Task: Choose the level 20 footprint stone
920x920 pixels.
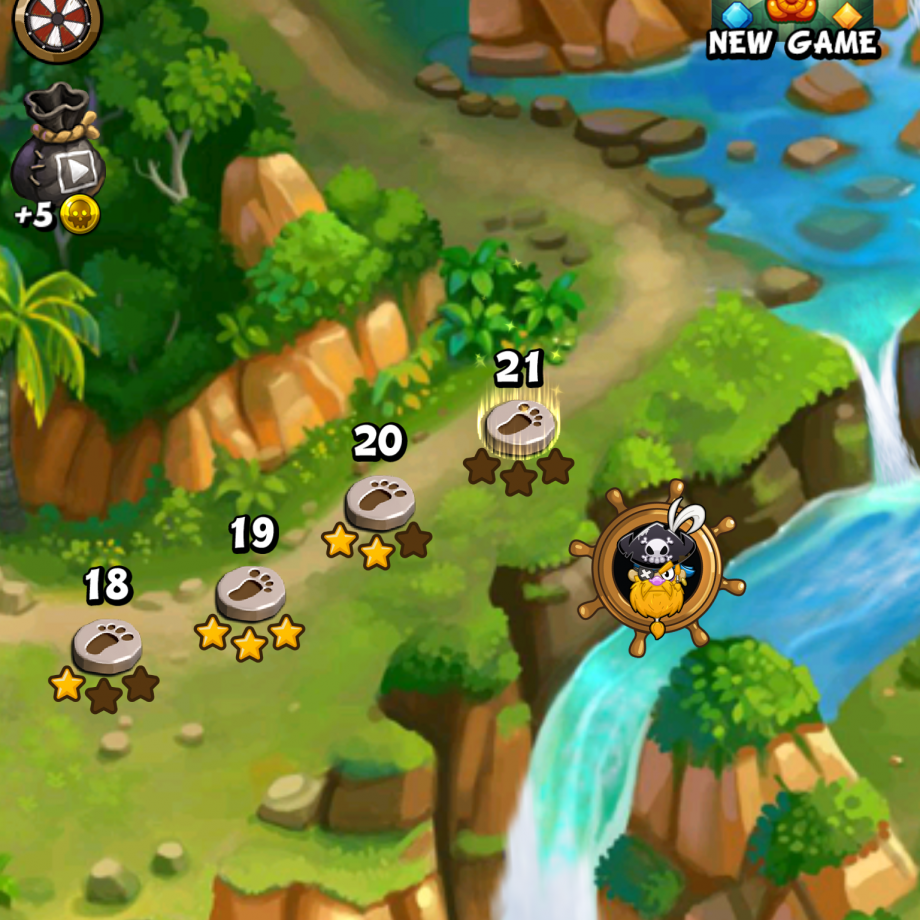Action: pyautogui.click(x=379, y=502)
